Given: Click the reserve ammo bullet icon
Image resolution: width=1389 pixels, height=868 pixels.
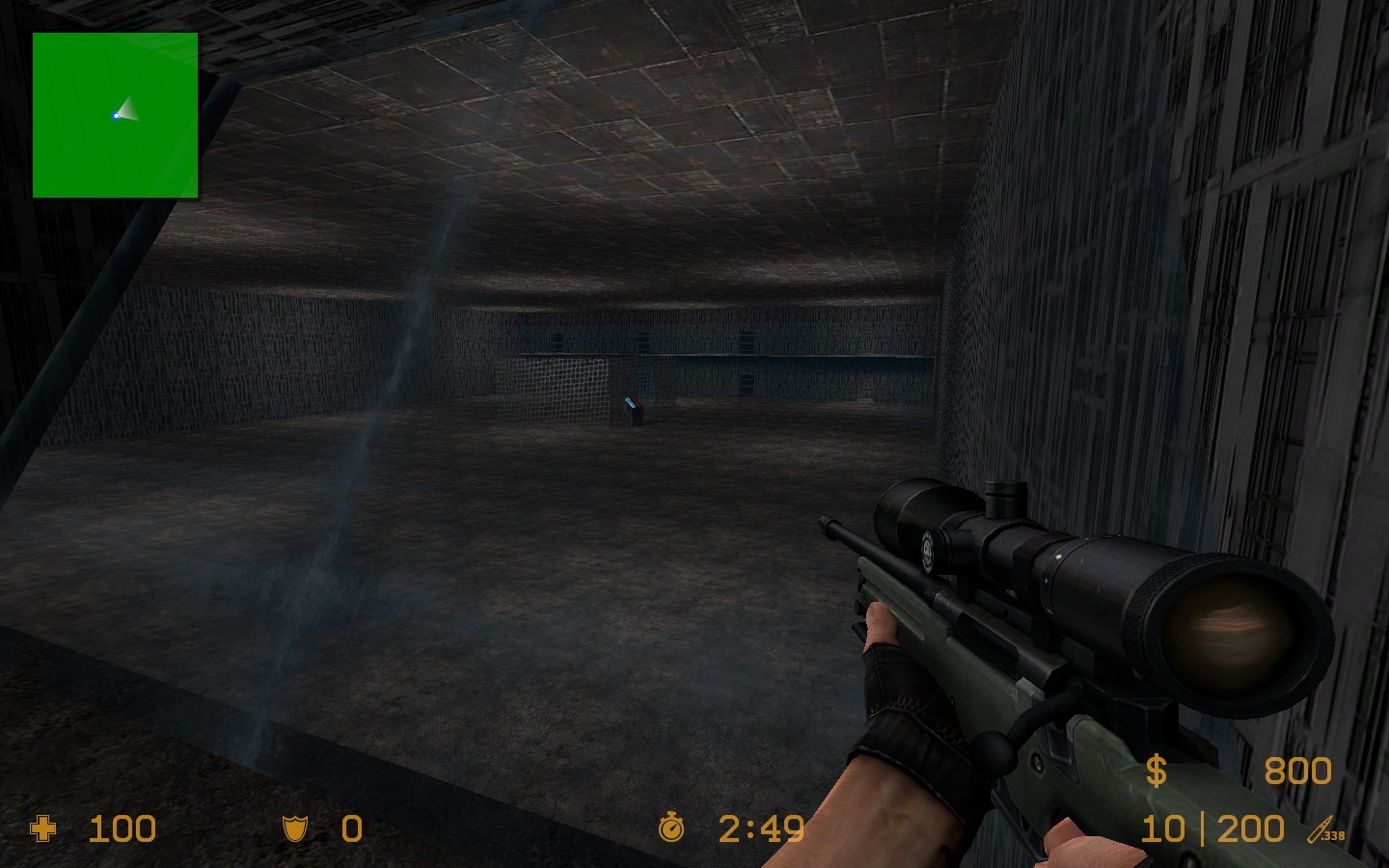Looking at the screenshot, I should [x=1320, y=829].
